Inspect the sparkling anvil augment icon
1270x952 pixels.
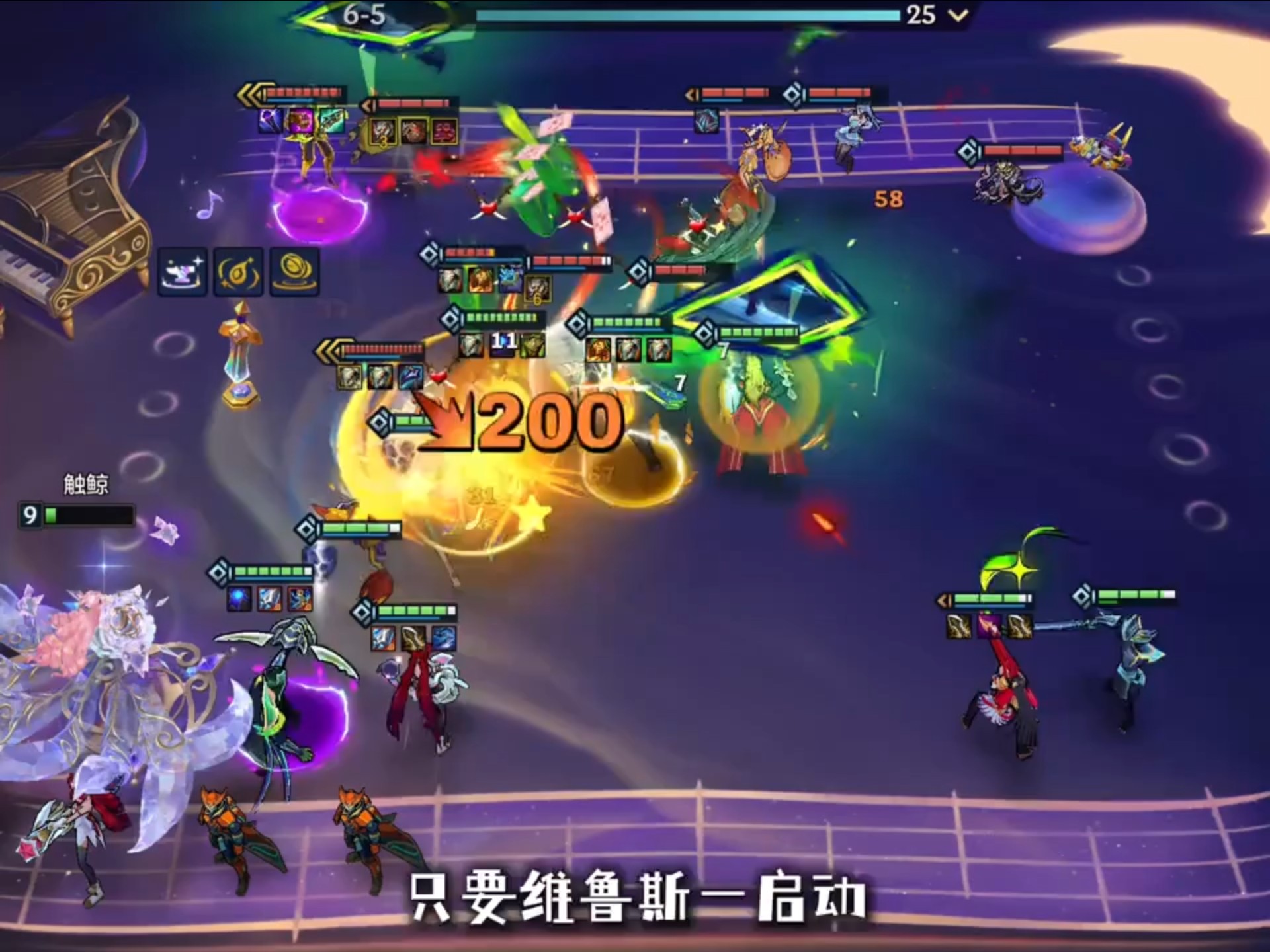coord(183,272)
